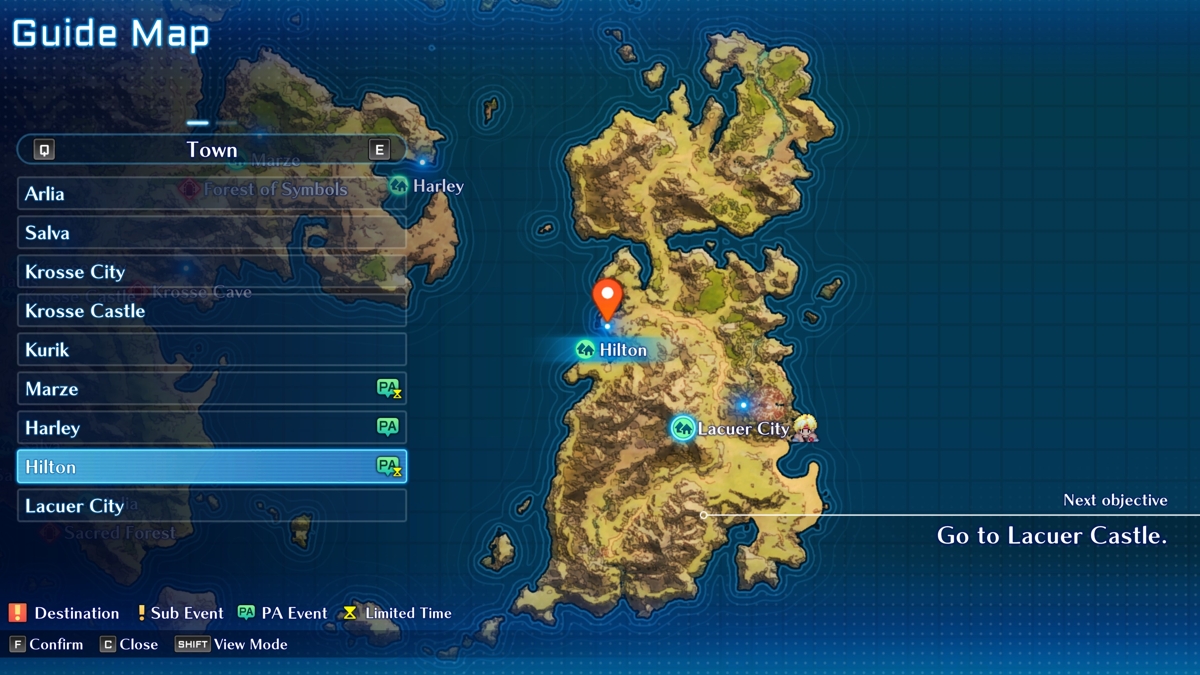
Task: Close the Guide Map
Action: 129,644
